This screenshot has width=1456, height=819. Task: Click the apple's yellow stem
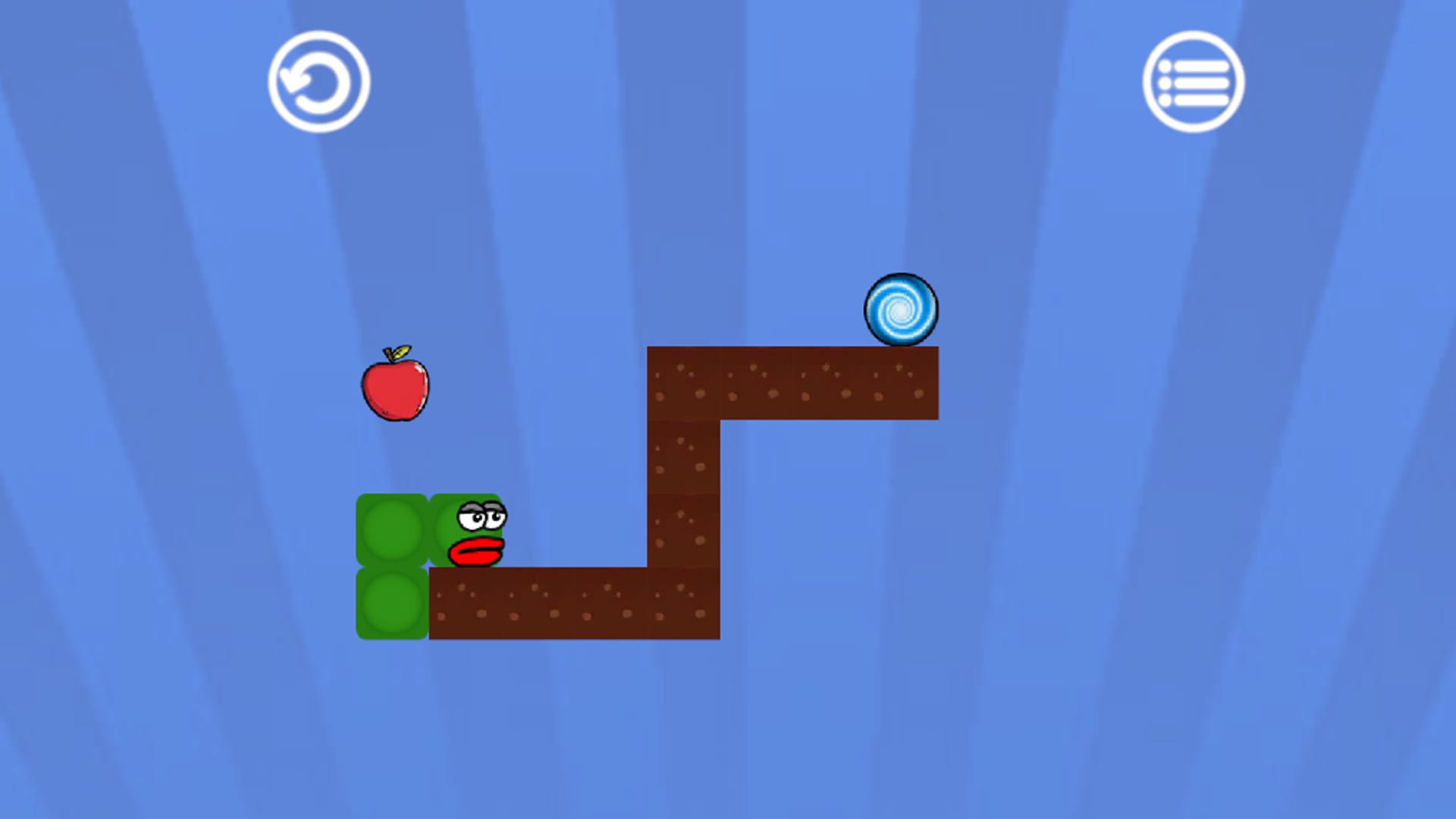402,353
